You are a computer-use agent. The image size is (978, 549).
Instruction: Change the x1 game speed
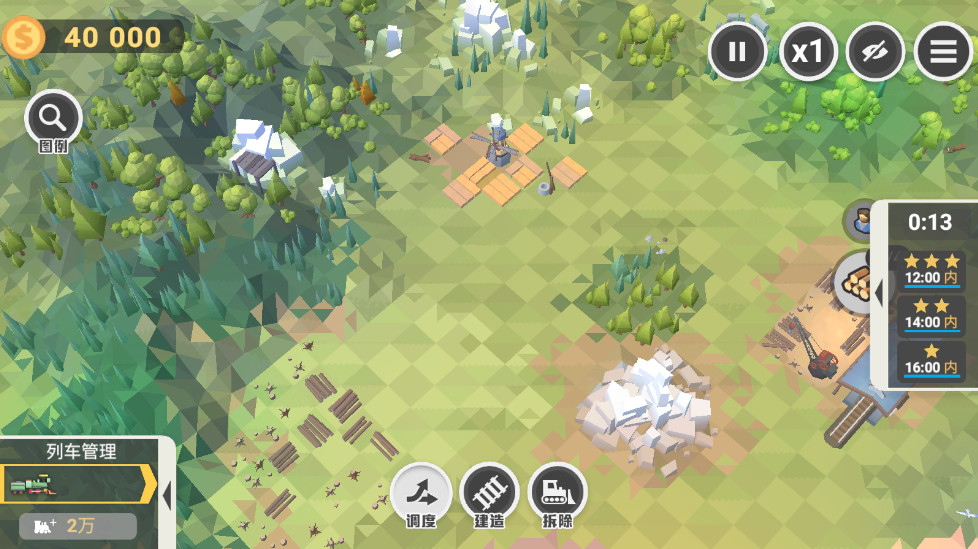click(807, 51)
